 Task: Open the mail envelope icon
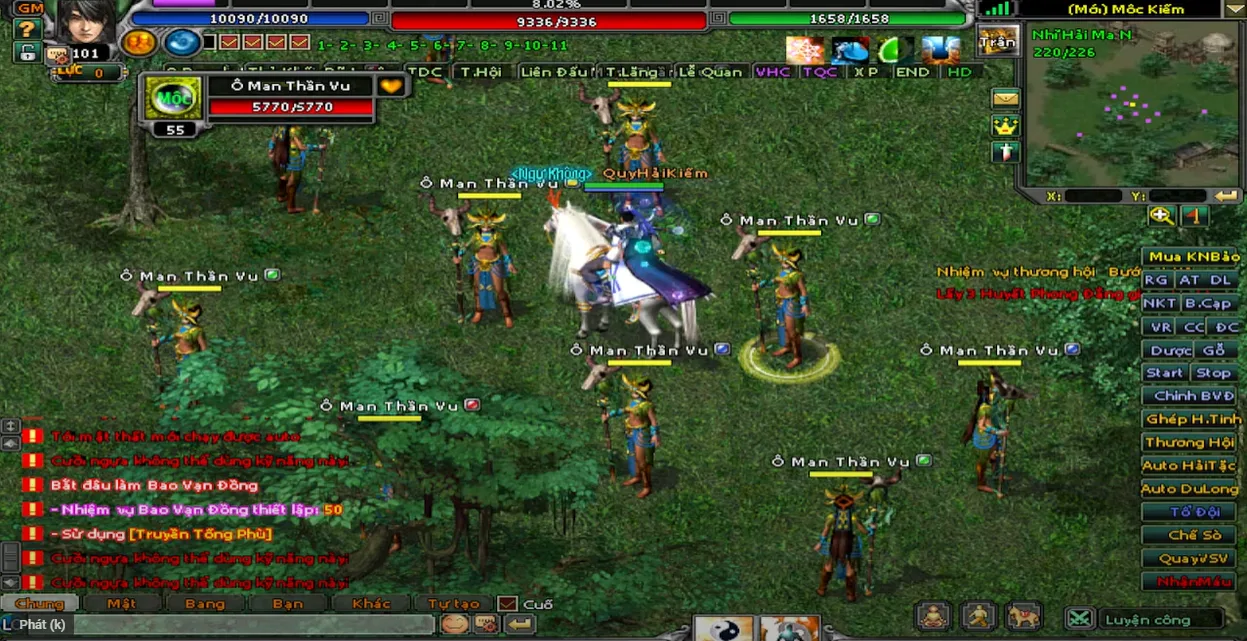[x=1005, y=99]
